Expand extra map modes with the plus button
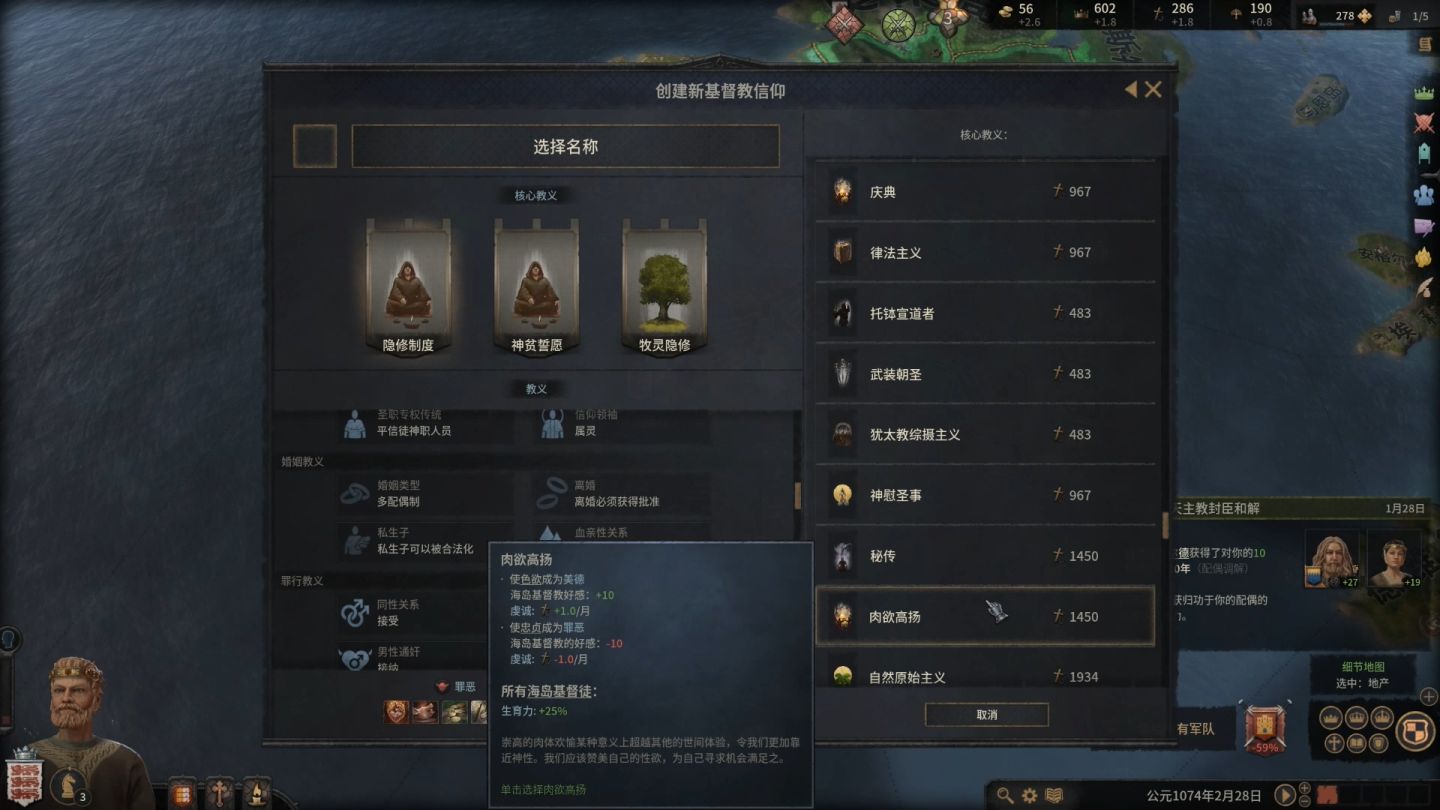The width and height of the screenshot is (1440, 810). (1427, 697)
